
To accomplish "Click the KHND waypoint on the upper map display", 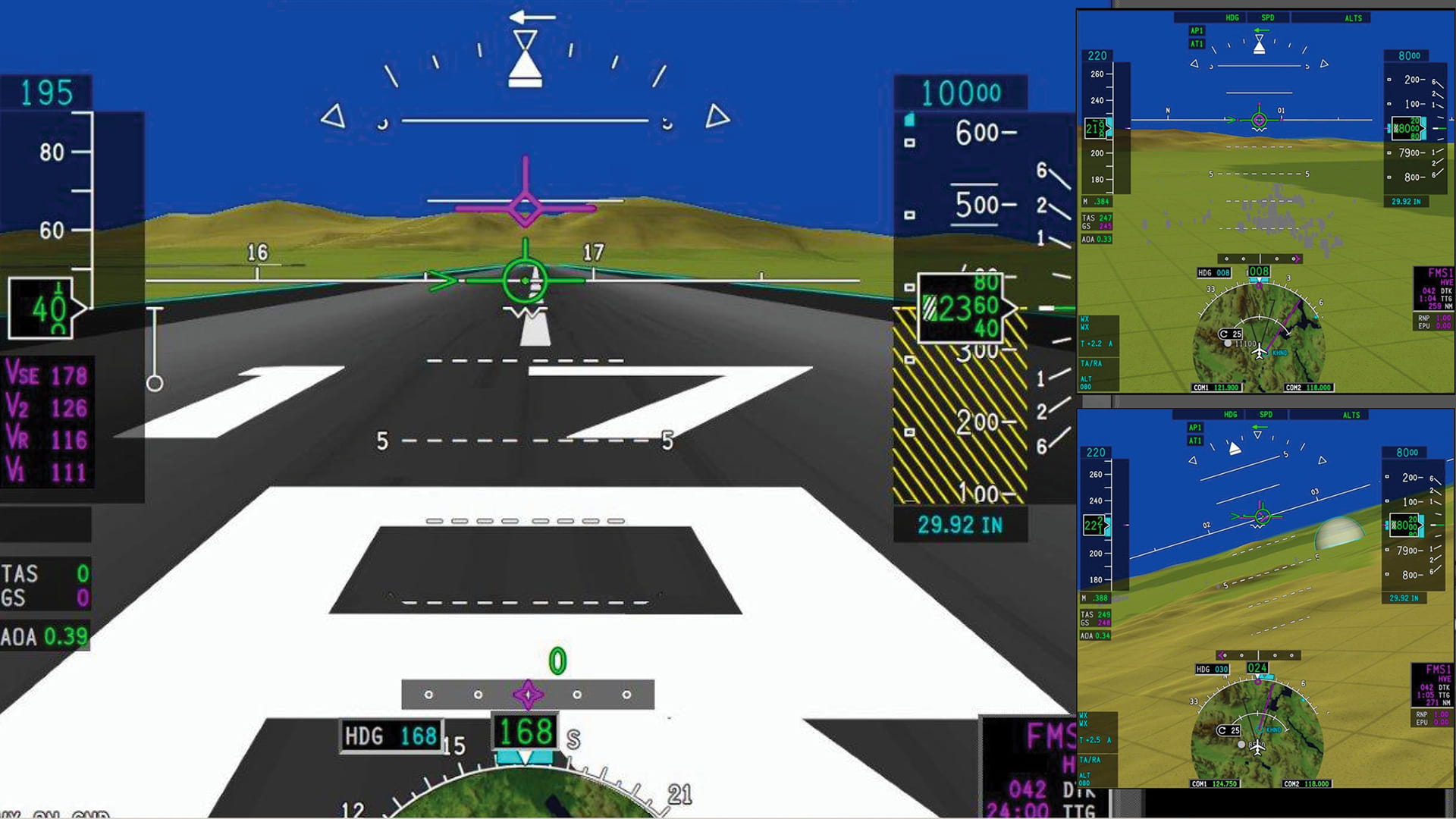I will tap(1280, 353).
